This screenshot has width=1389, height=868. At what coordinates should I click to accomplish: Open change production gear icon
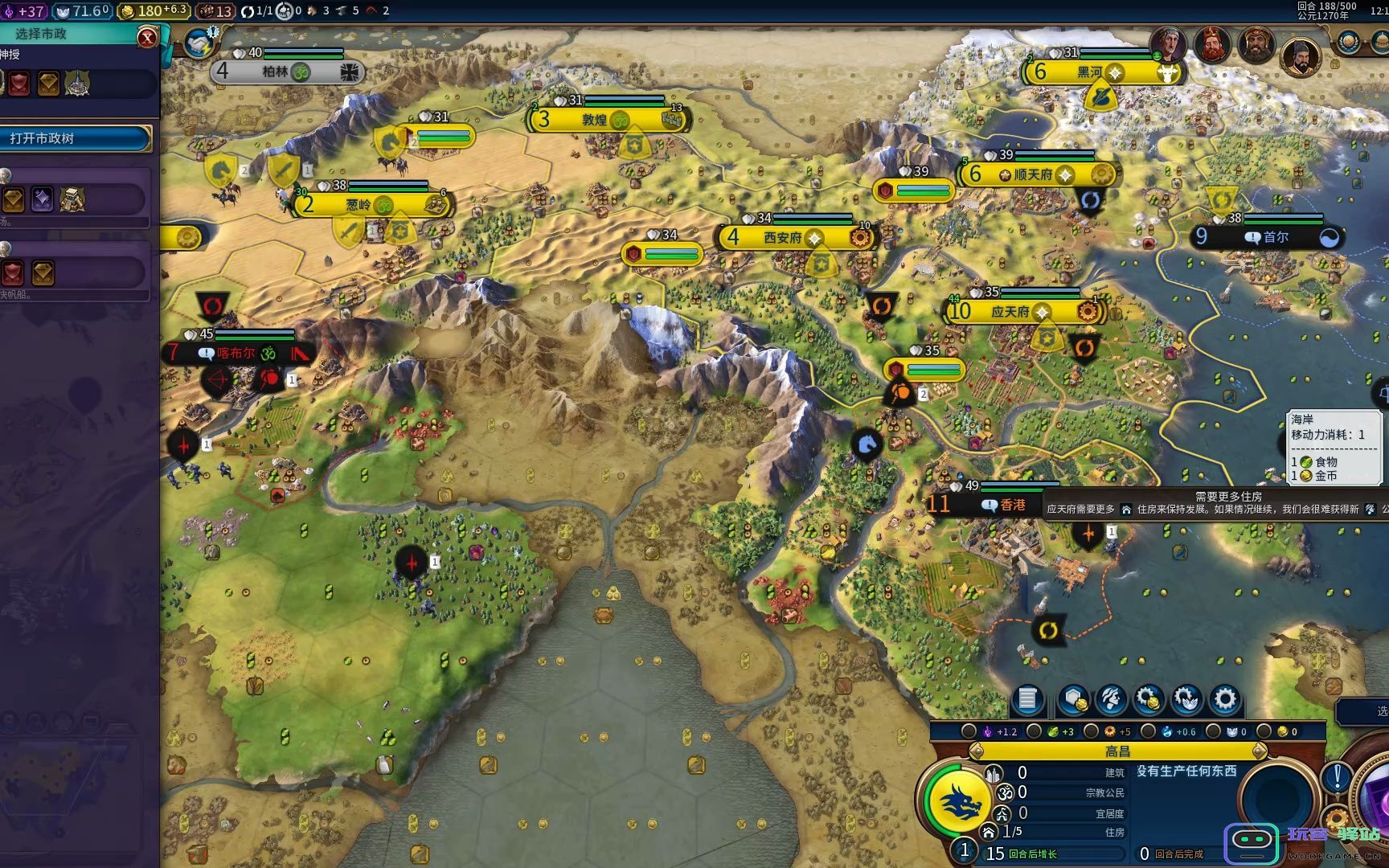(1224, 699)
